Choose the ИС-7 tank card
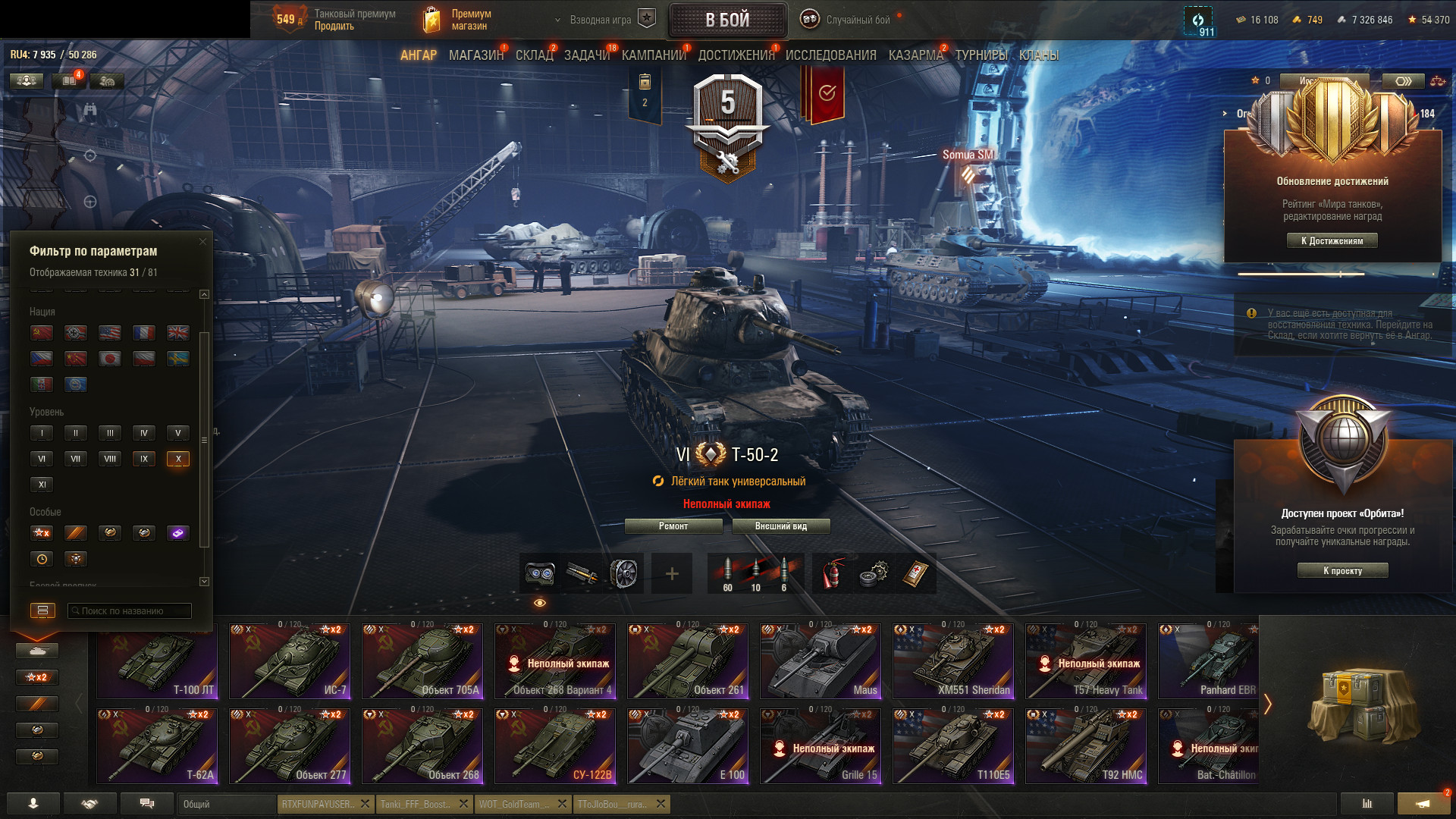 pos(290,661)
